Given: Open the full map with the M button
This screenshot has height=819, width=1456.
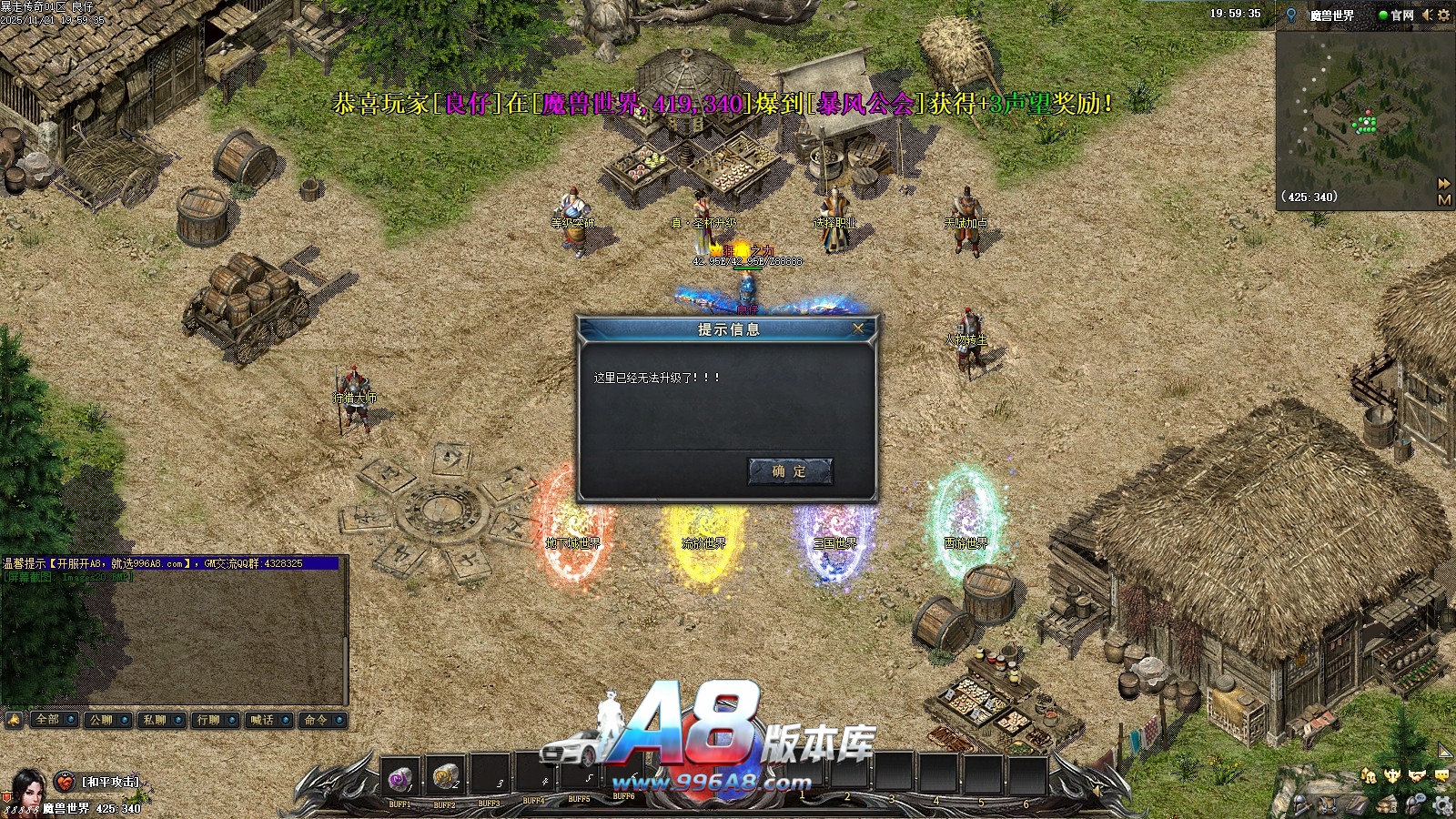Looking at the screenshot, I should 1444,199.
